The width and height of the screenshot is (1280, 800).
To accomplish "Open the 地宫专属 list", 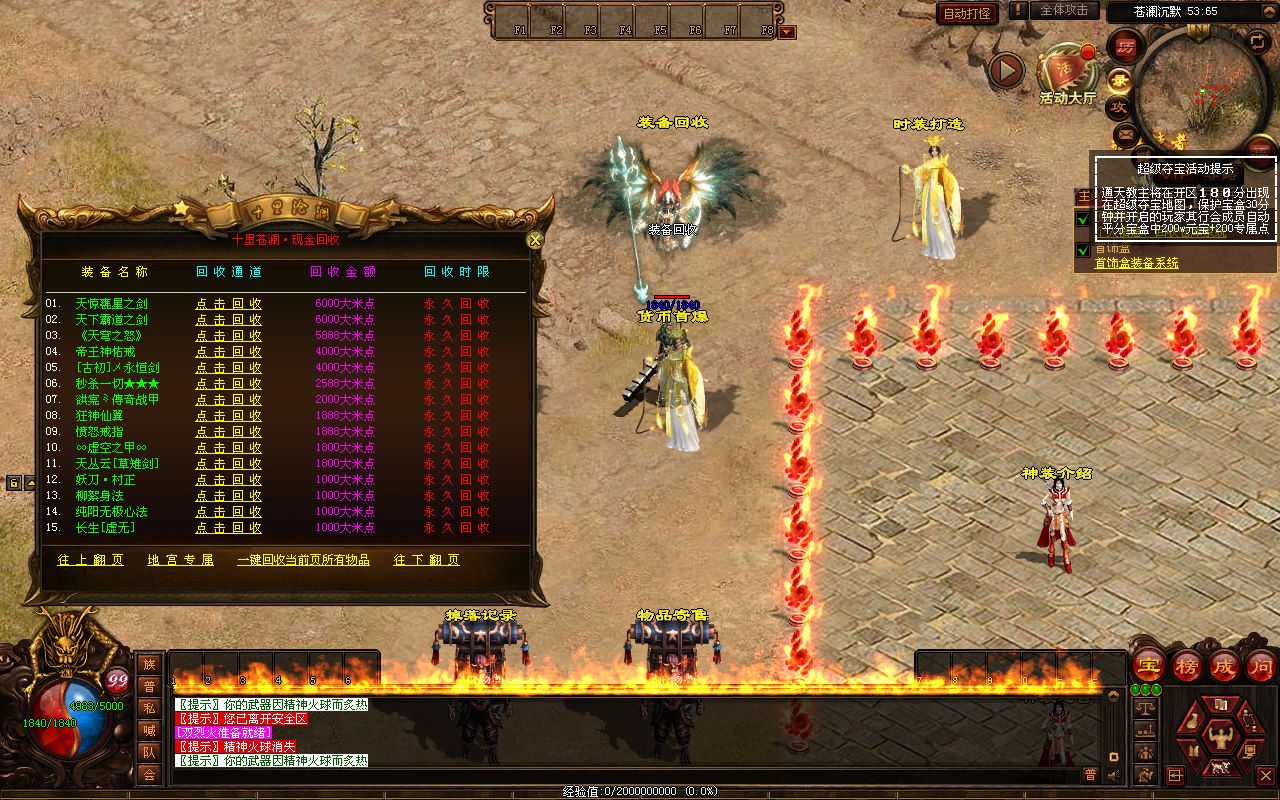I will pos(180,560).
